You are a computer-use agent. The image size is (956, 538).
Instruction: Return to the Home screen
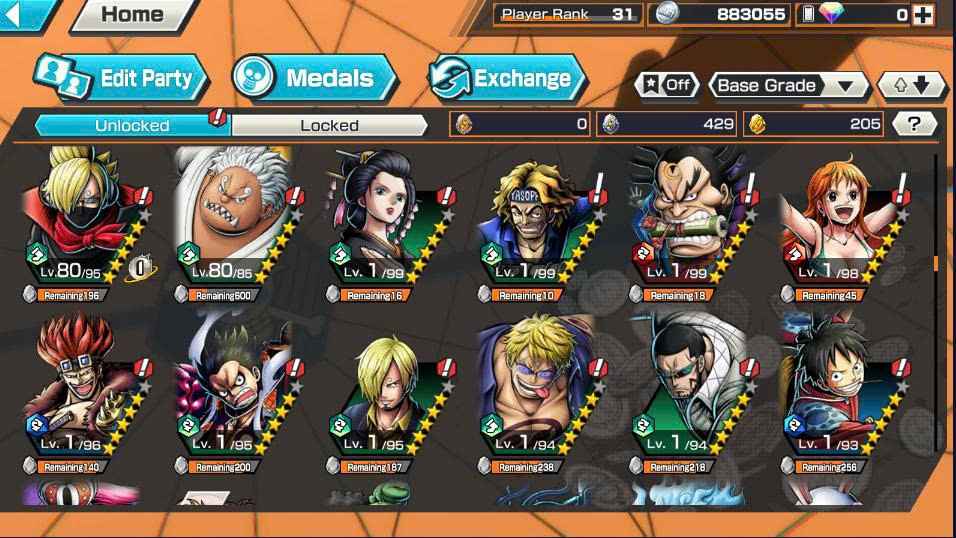(132, 14)
